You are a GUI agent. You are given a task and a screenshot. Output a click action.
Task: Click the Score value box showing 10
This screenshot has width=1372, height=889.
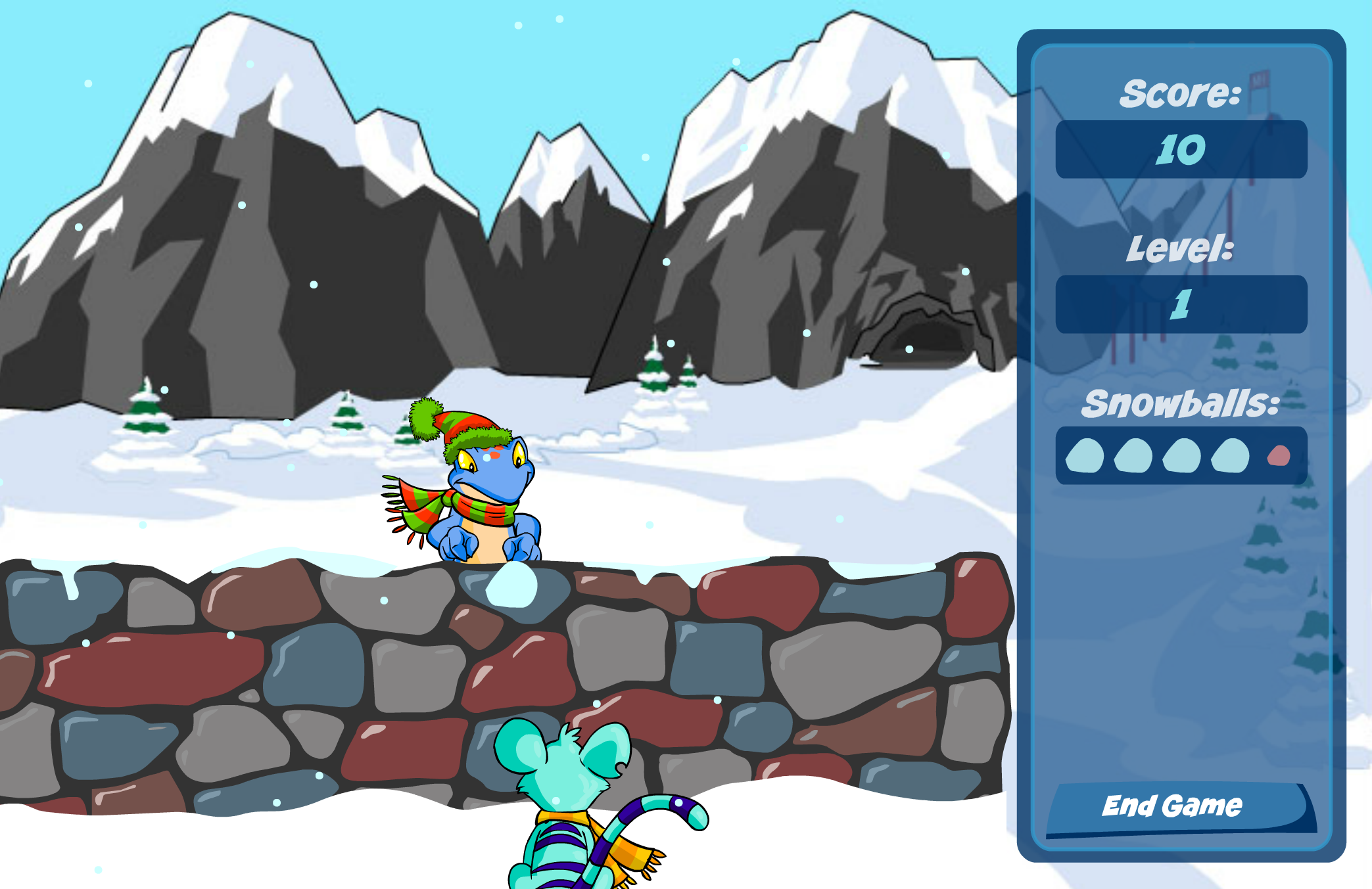(1181, 149)
